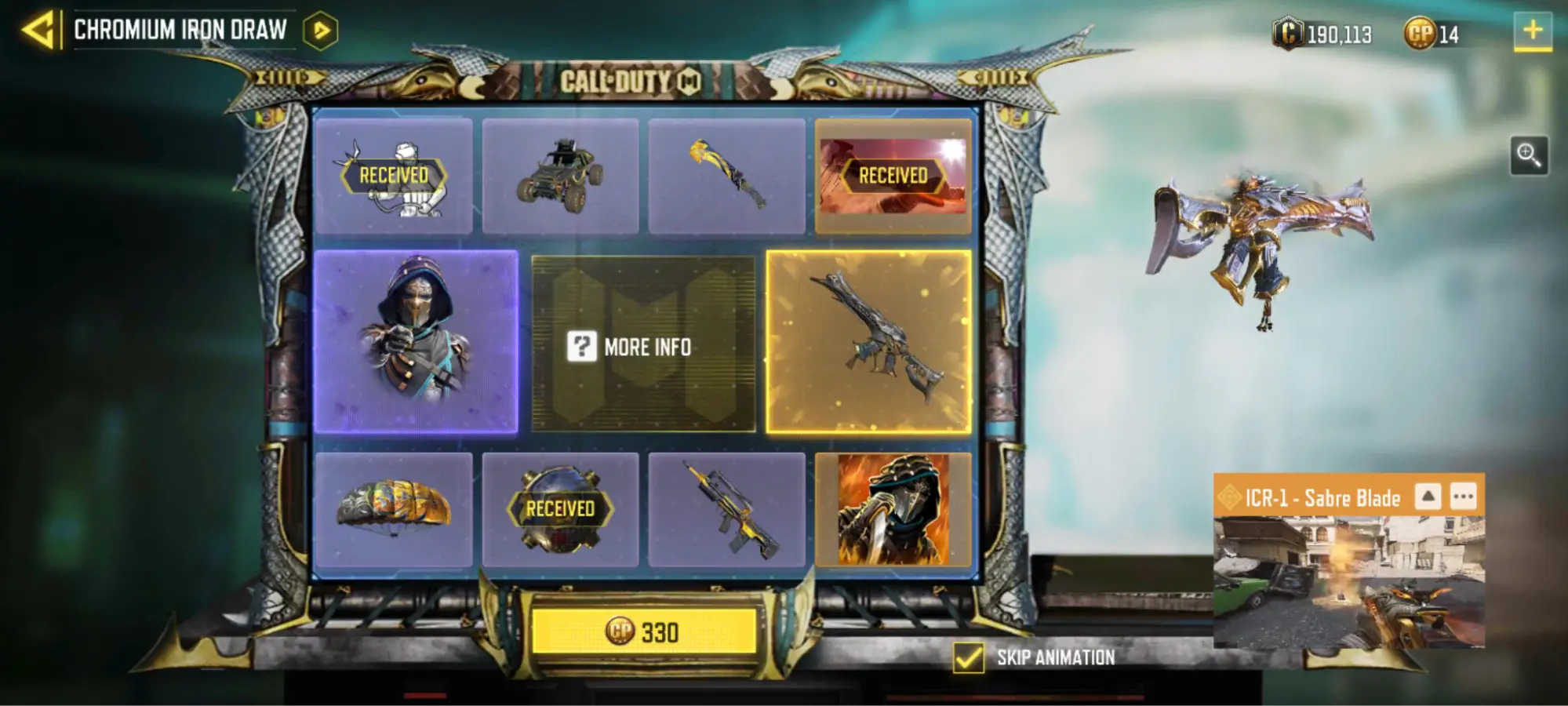Image resolution: width=1568 pixels, height=706 pixels.
Task: Select the received backpack reward tile
Action: coord(560,510)
